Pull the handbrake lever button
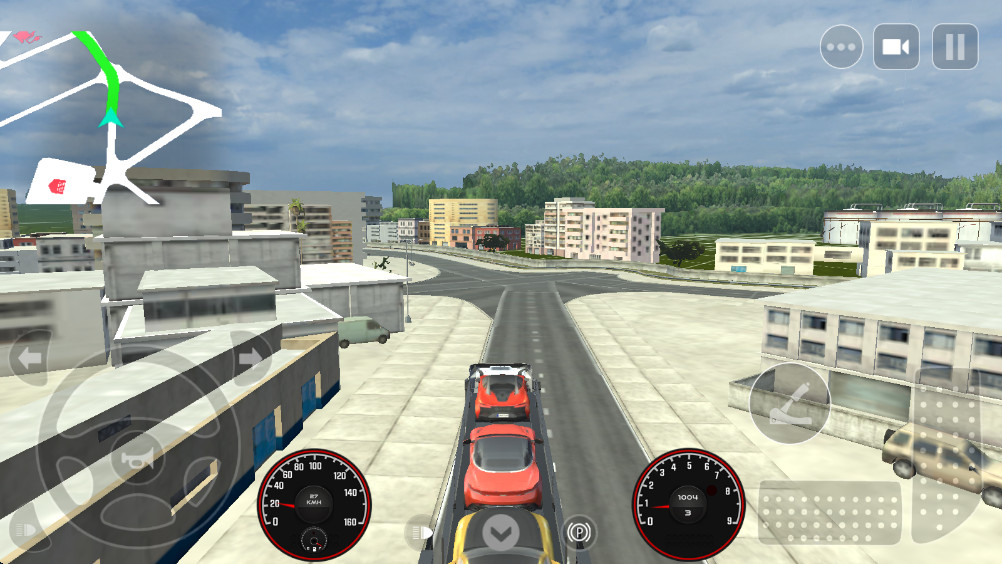This screenshot has height=564, width=1002. tap(790, 403)
